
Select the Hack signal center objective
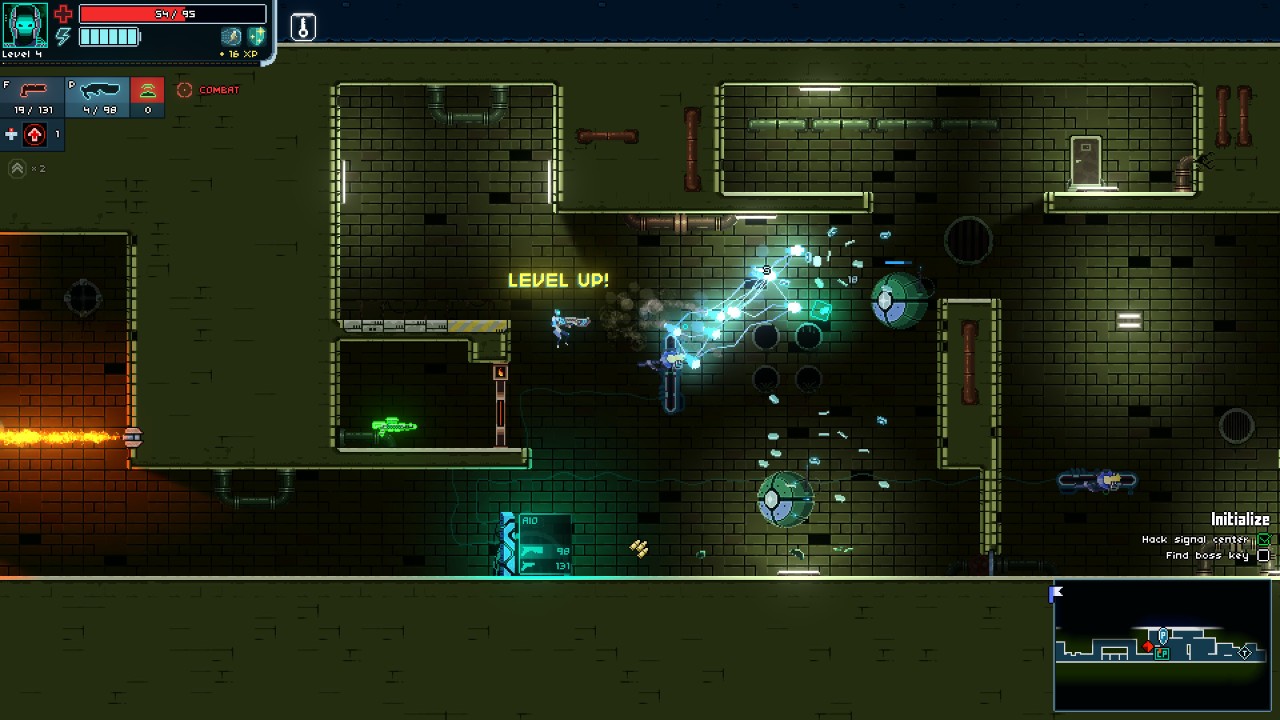coord(1196,540)
